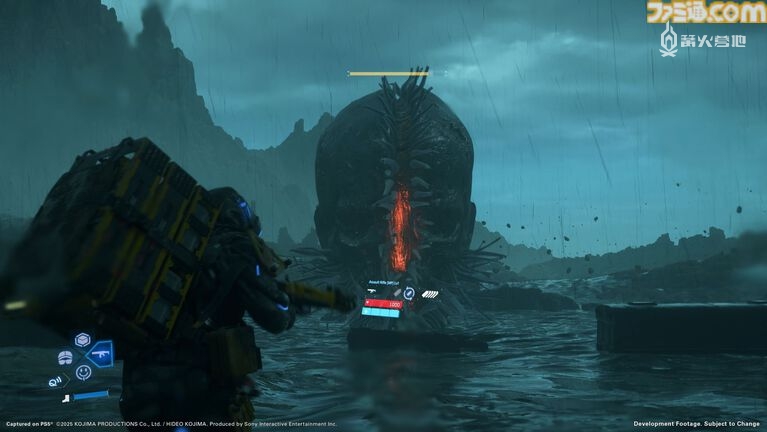The height and width of the screenshot is (432, 767).
Task: Choose the mask equipment icon
Action: (64, 357)
